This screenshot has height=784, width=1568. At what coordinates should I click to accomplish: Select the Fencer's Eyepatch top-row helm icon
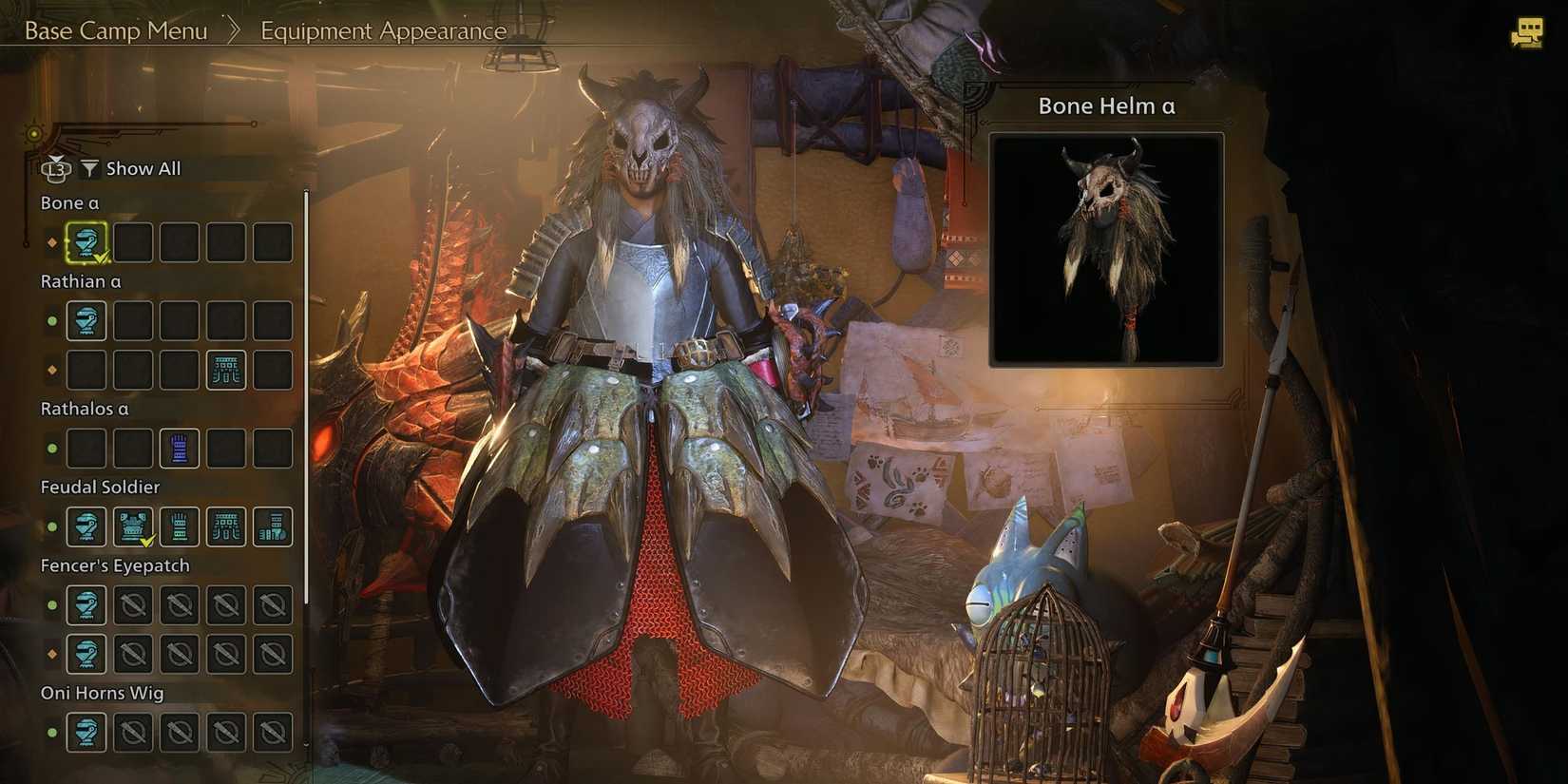[86, 605]
